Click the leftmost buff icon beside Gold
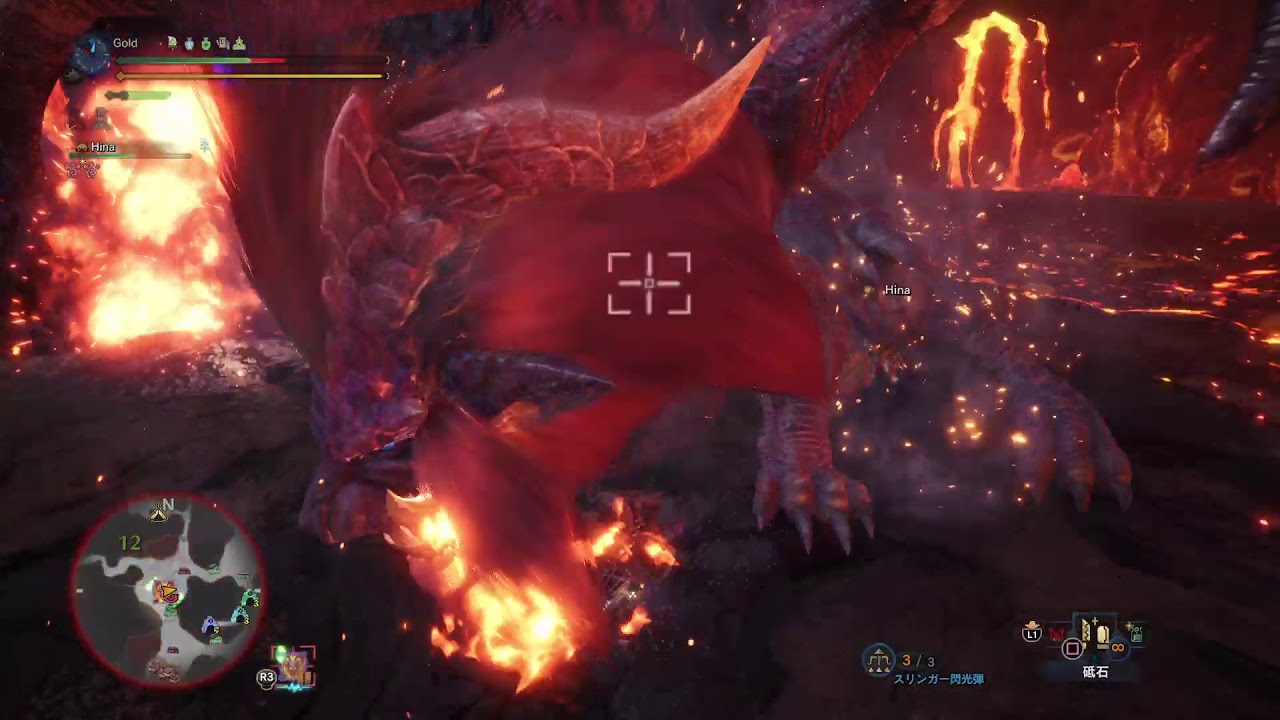 172,43
